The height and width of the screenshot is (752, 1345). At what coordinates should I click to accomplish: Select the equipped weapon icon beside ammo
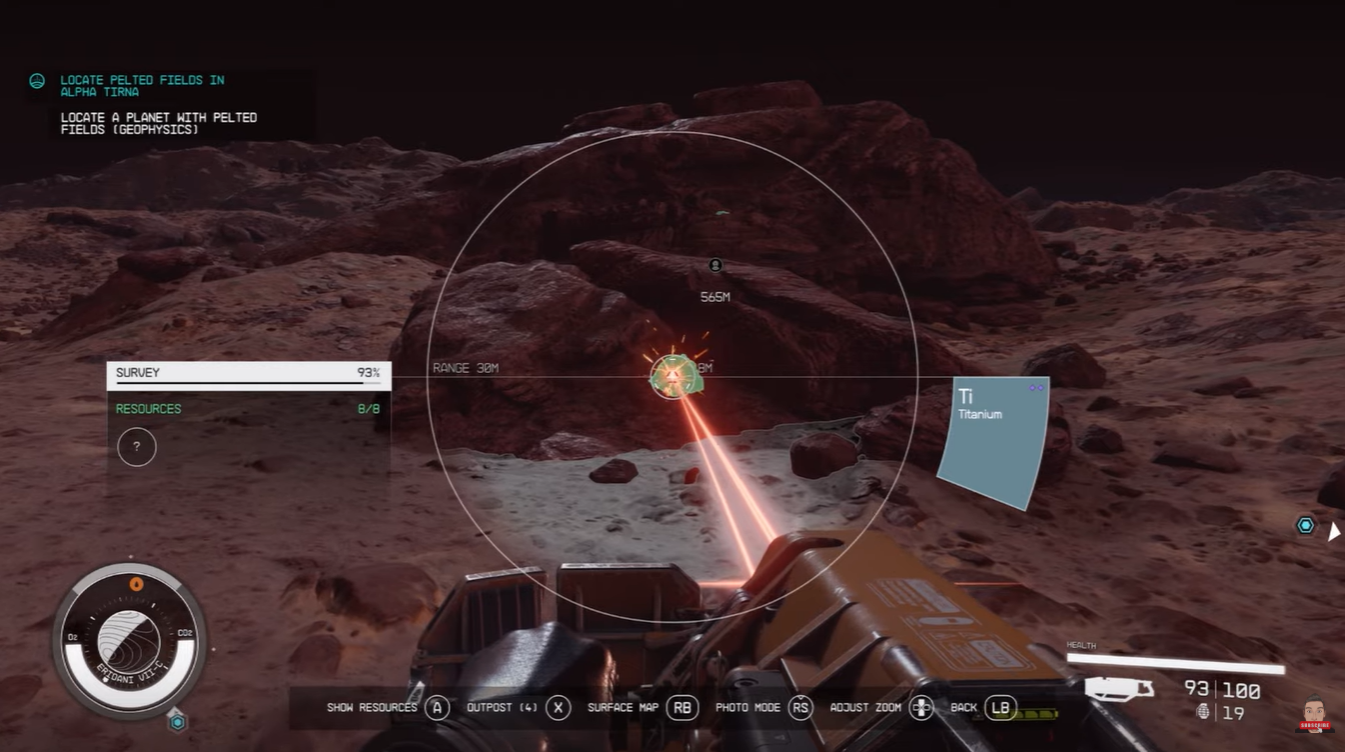pos(1118,689)
